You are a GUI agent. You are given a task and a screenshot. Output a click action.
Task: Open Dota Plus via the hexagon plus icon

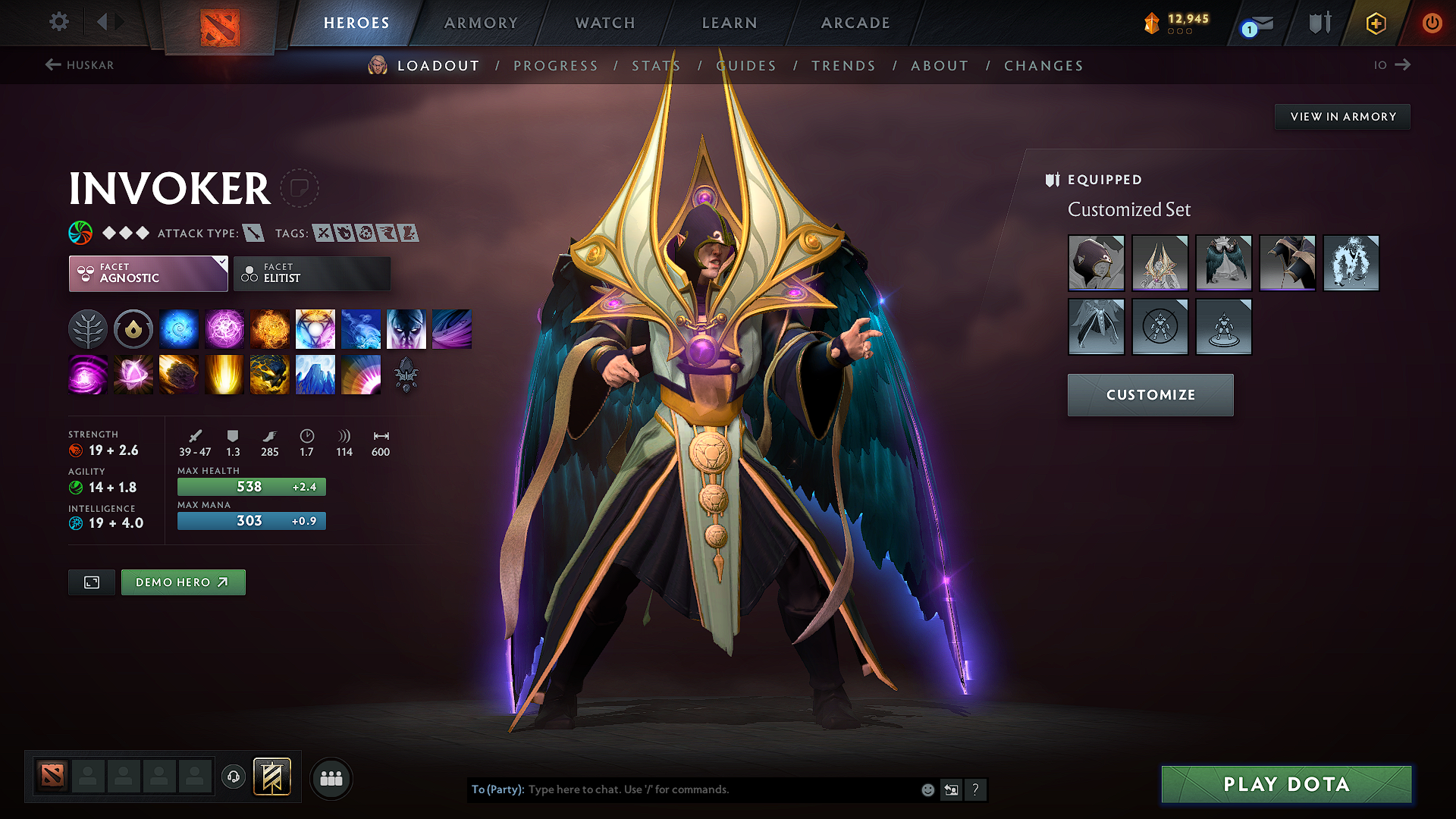(x=1375, y=24)
